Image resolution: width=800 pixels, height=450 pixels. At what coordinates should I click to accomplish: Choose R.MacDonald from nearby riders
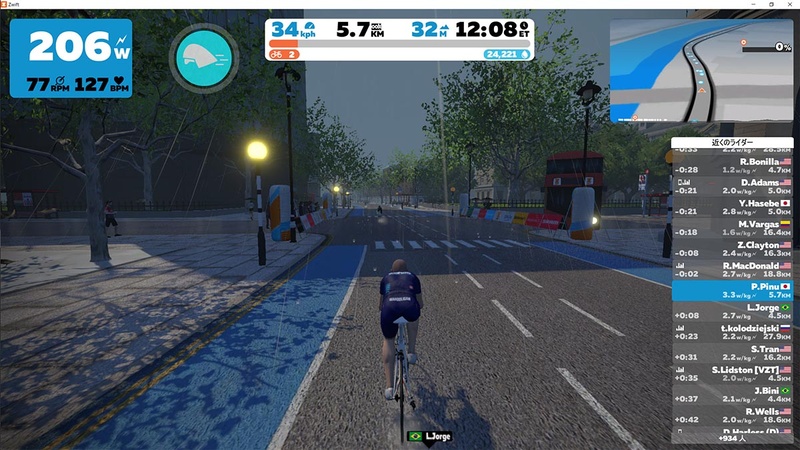pyautogui.click(x=735, y=270)
